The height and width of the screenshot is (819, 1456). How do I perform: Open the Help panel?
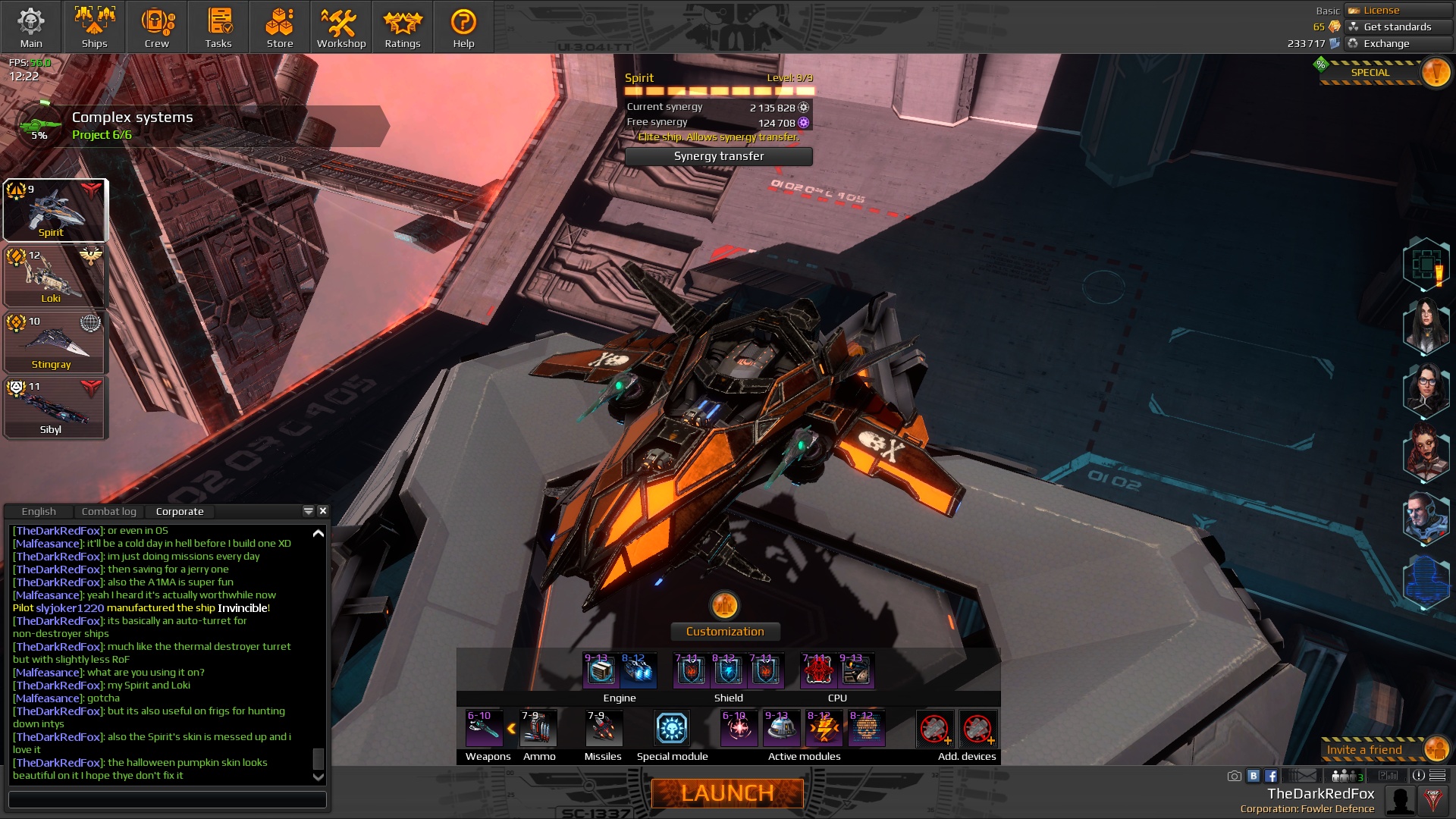coord(463,27)
